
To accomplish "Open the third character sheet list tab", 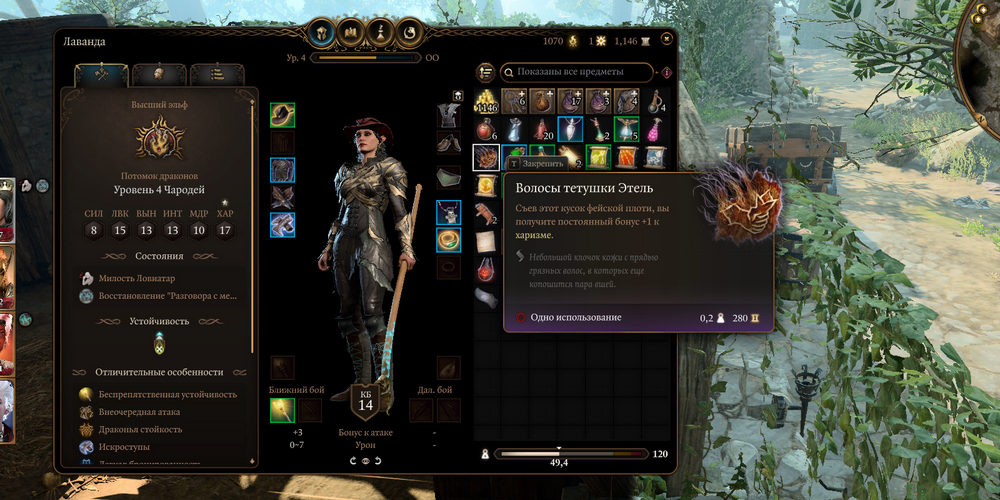I will (x=217, y=75).
